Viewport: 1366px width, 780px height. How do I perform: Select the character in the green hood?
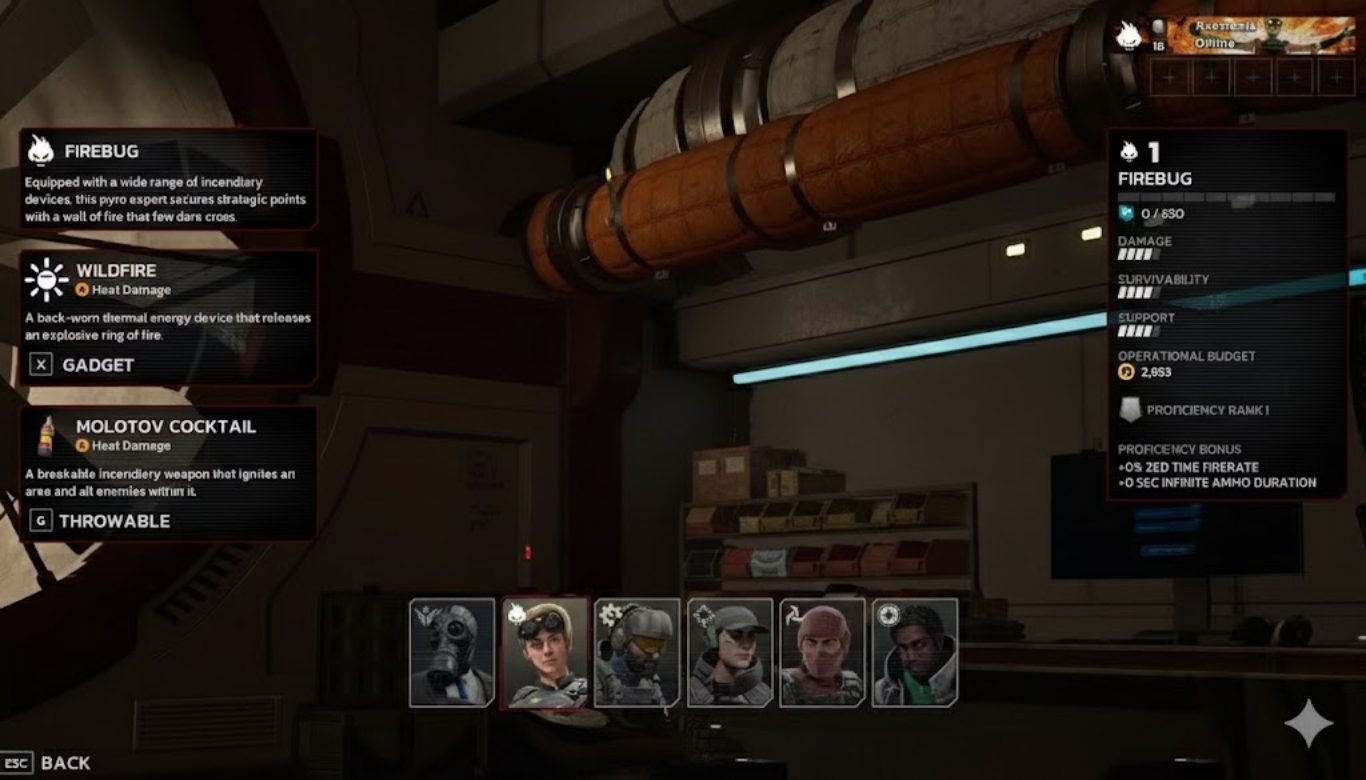click(x=914, y=652)
